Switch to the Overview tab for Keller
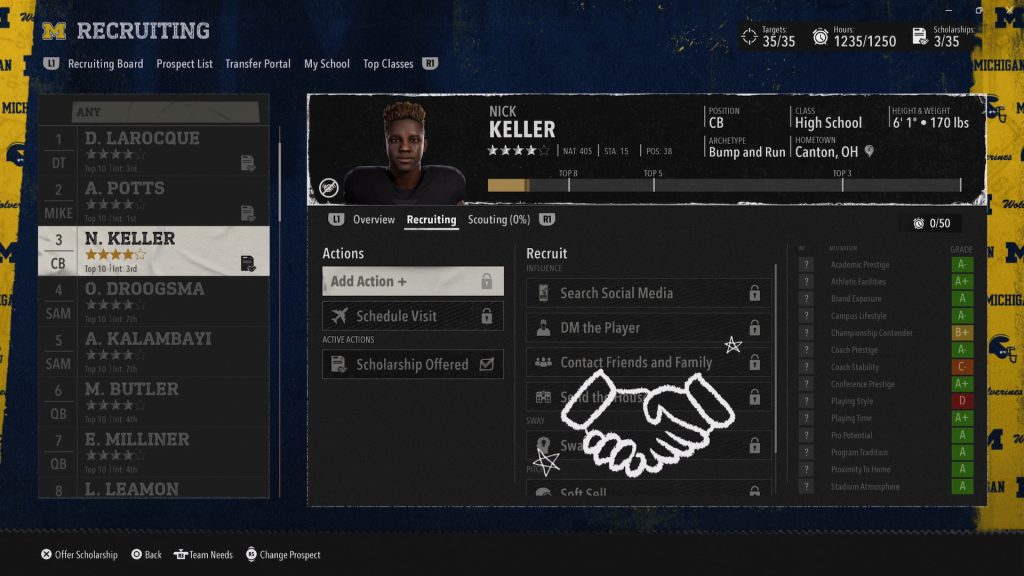This screenshot has width=1024, height=576. [x=374, y=220]
